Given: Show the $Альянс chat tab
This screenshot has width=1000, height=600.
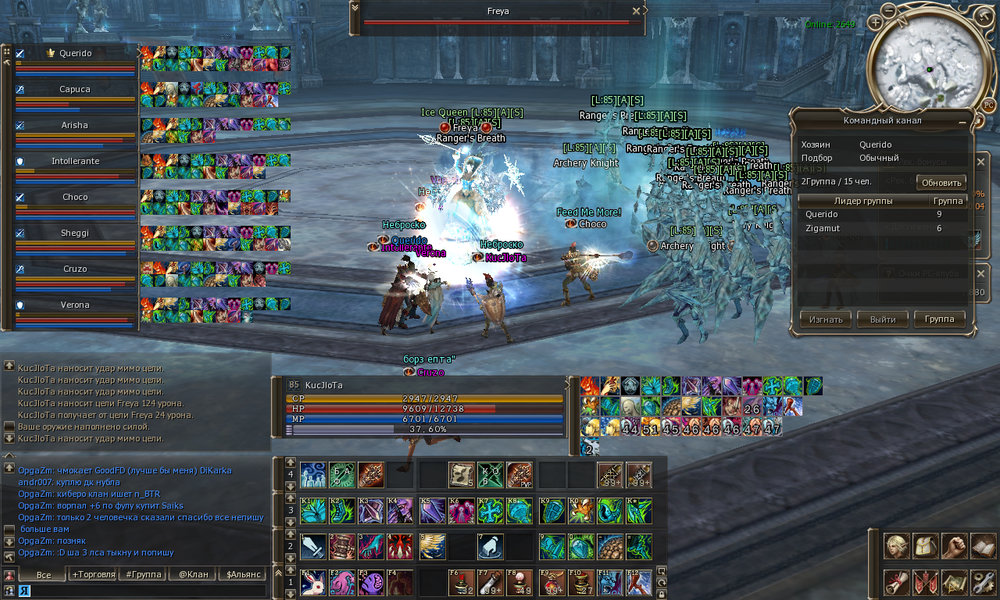Looking at the screenshot, I should pyautogui.click(x=243, y=575).
